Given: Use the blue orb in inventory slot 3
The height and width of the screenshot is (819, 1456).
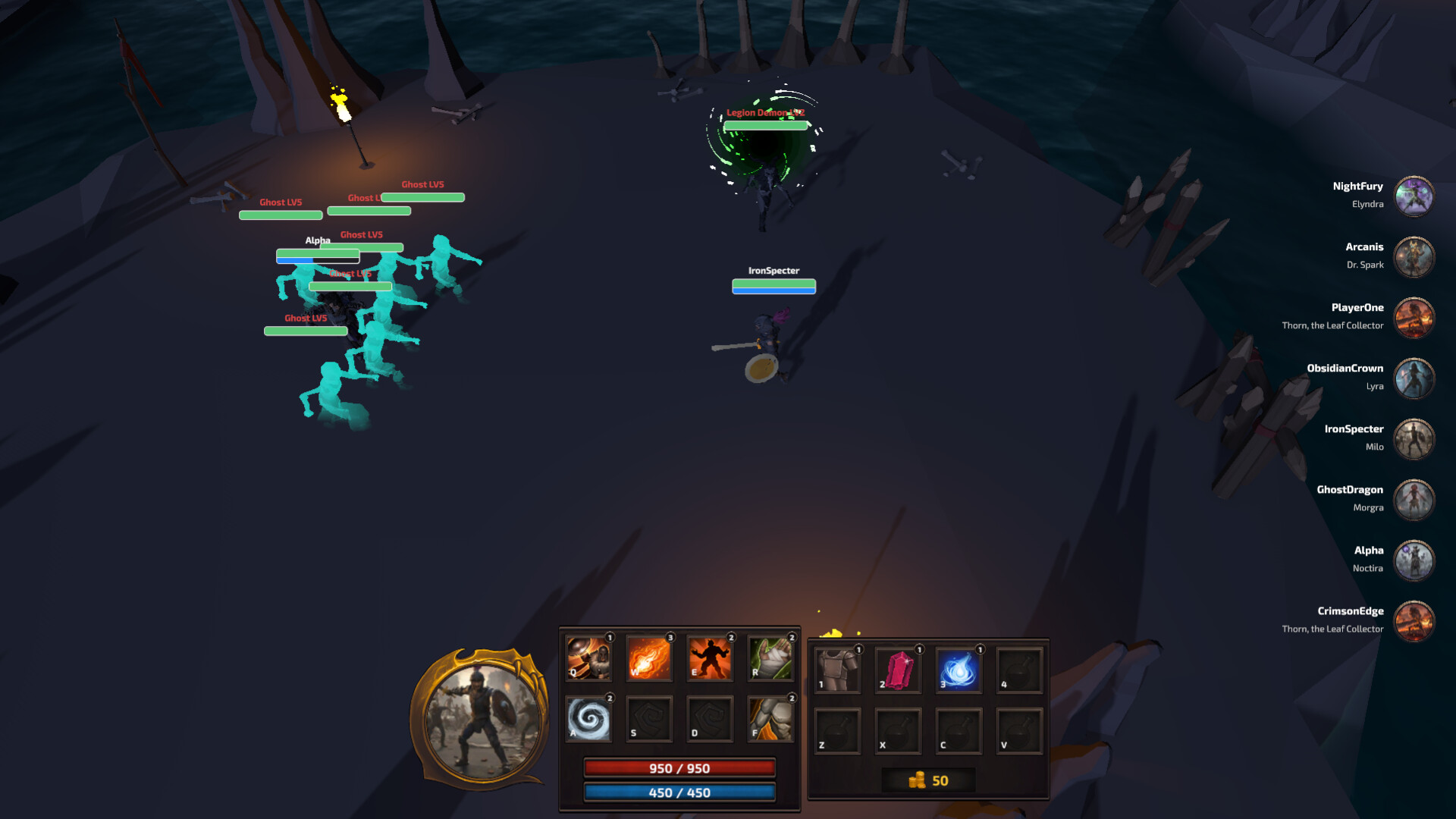Looking at the screenshot, I should [959, 670].
